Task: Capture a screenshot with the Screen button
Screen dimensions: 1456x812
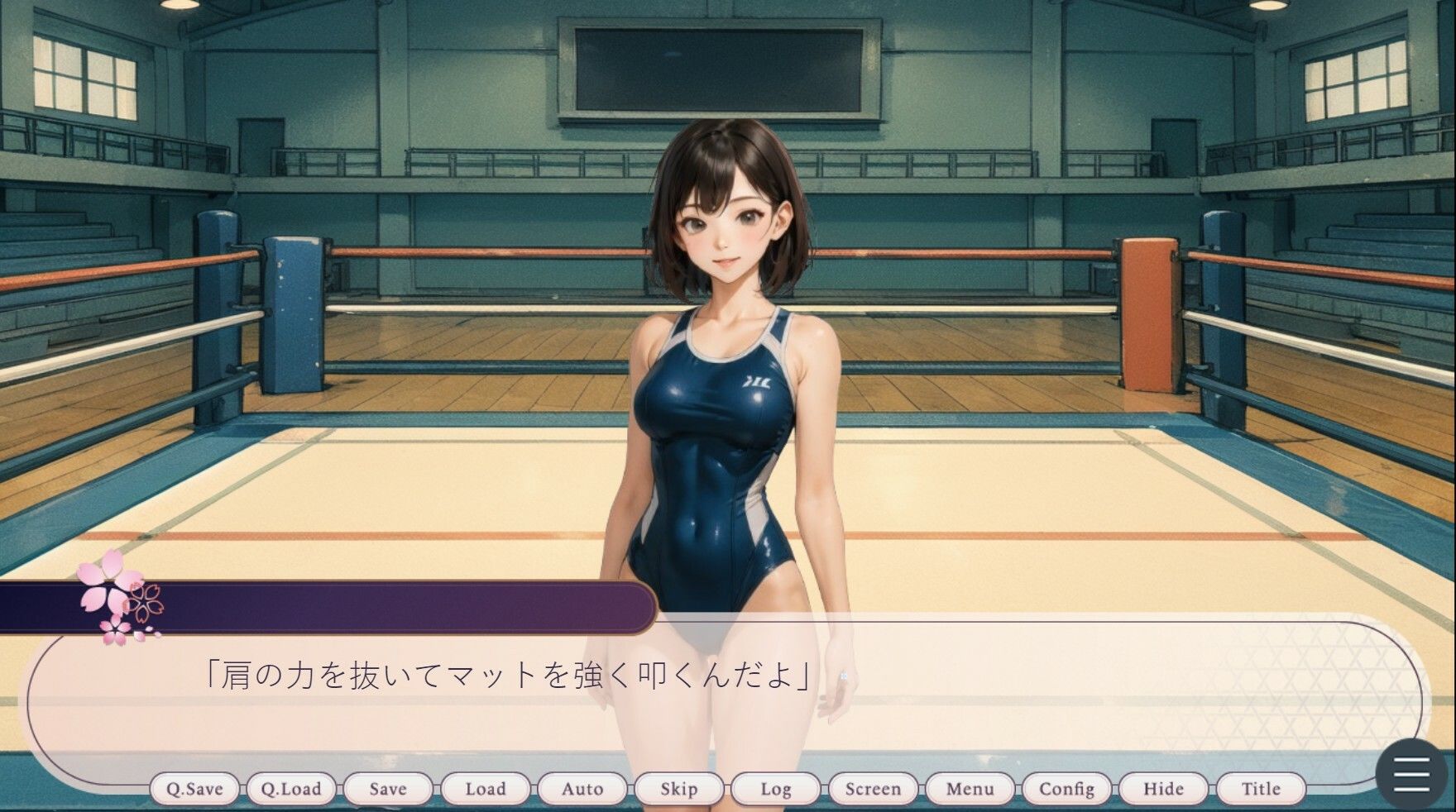Action: pyautogui.click(x=874, y=789)
